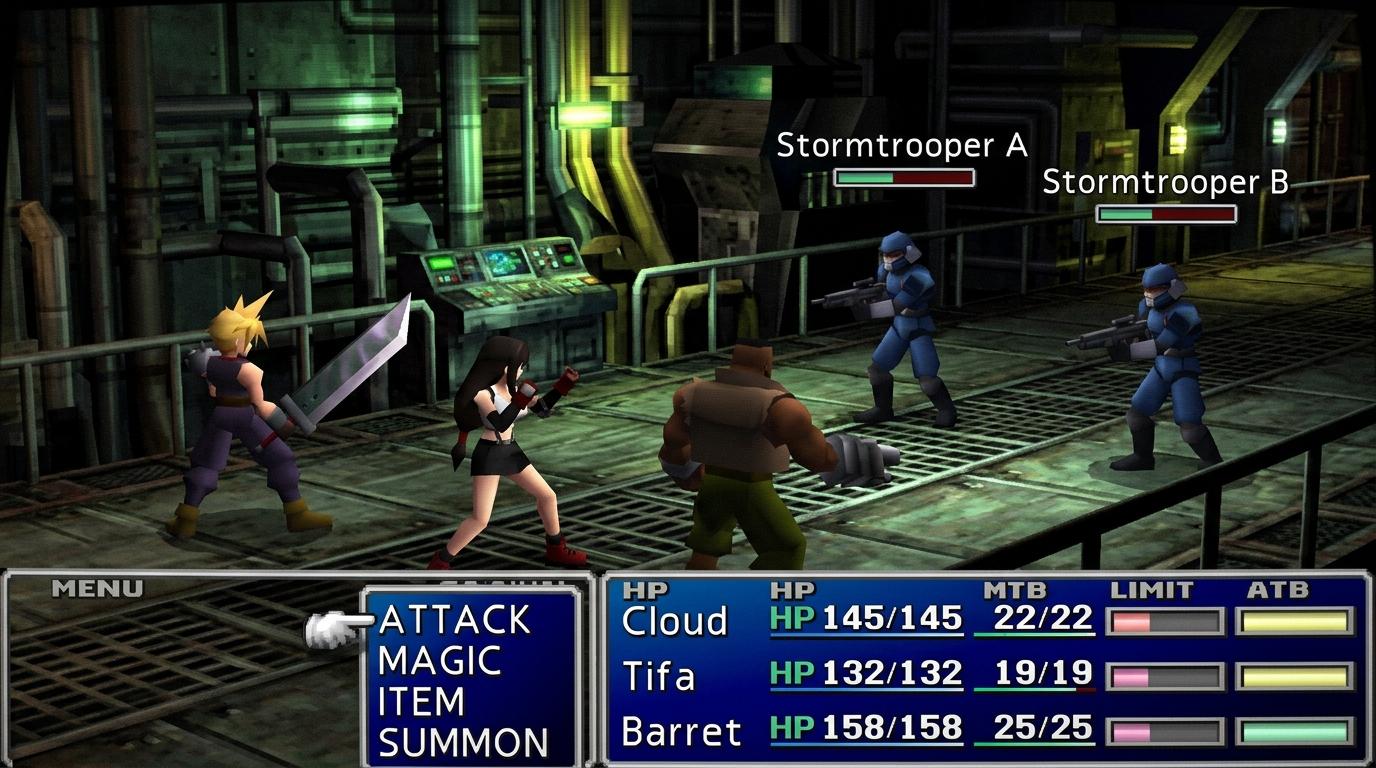Viewport: 1376px width, 768px height.
Task: Select the ATTACK command
Action: pyautogui.click(x=455, y=620)
